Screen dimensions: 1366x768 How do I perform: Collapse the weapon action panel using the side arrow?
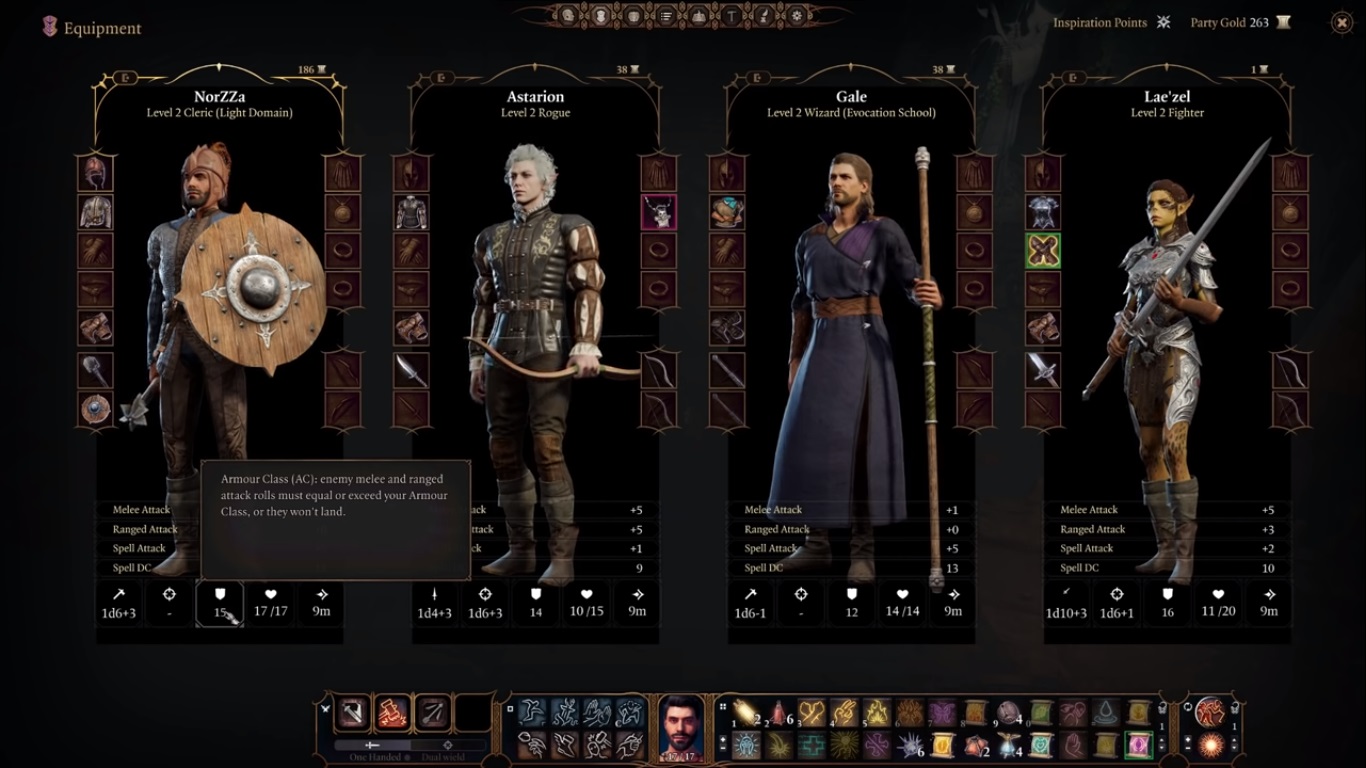click(x=326, y=707)
